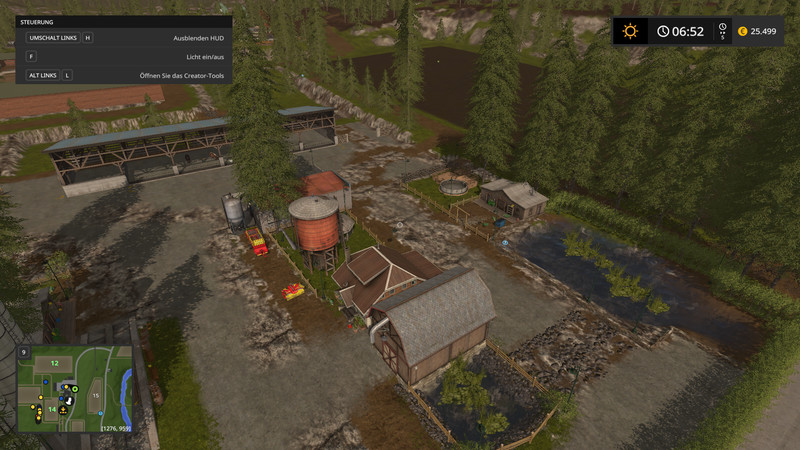Choose field 15 on the minimap
Image resolution: width=800 pixels, height=450 pixels.
(96, 396)
